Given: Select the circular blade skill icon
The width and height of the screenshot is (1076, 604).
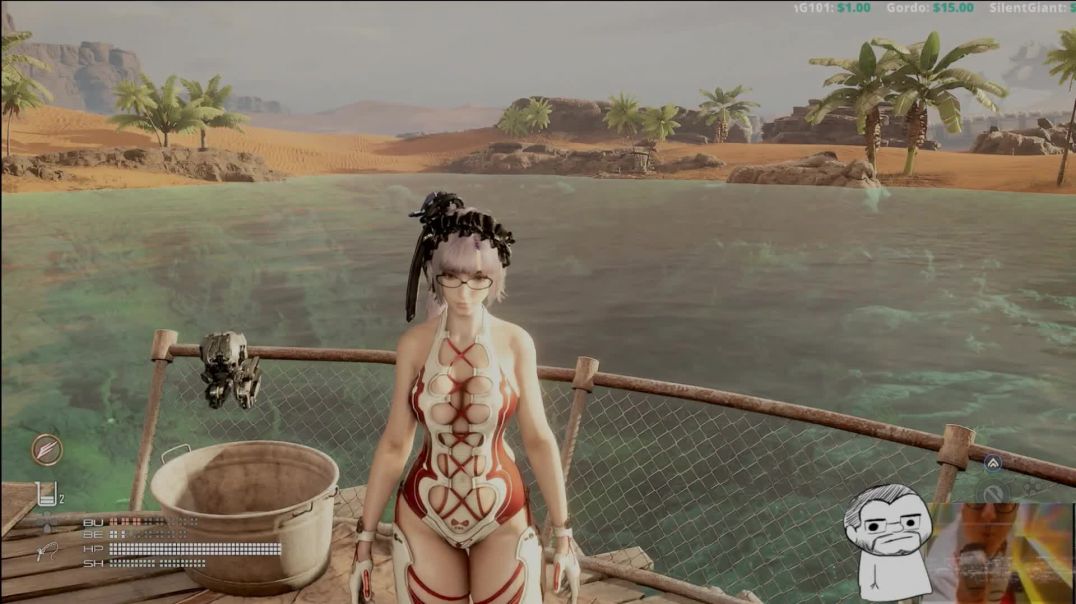Looking at the screenshot, I should tap(46, 449).
